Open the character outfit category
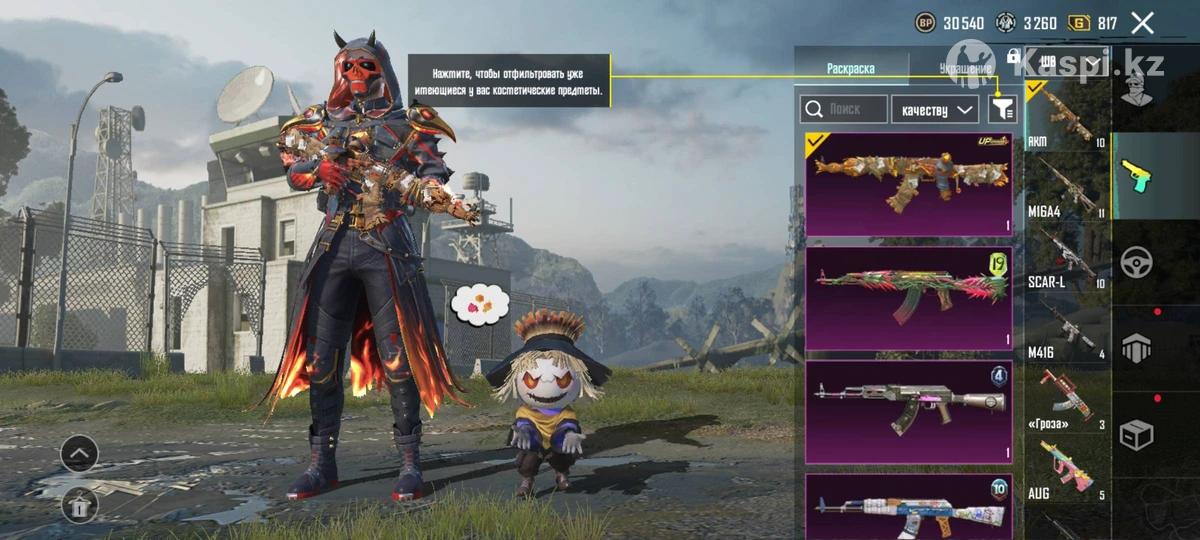 click(x=1136, y=88)
